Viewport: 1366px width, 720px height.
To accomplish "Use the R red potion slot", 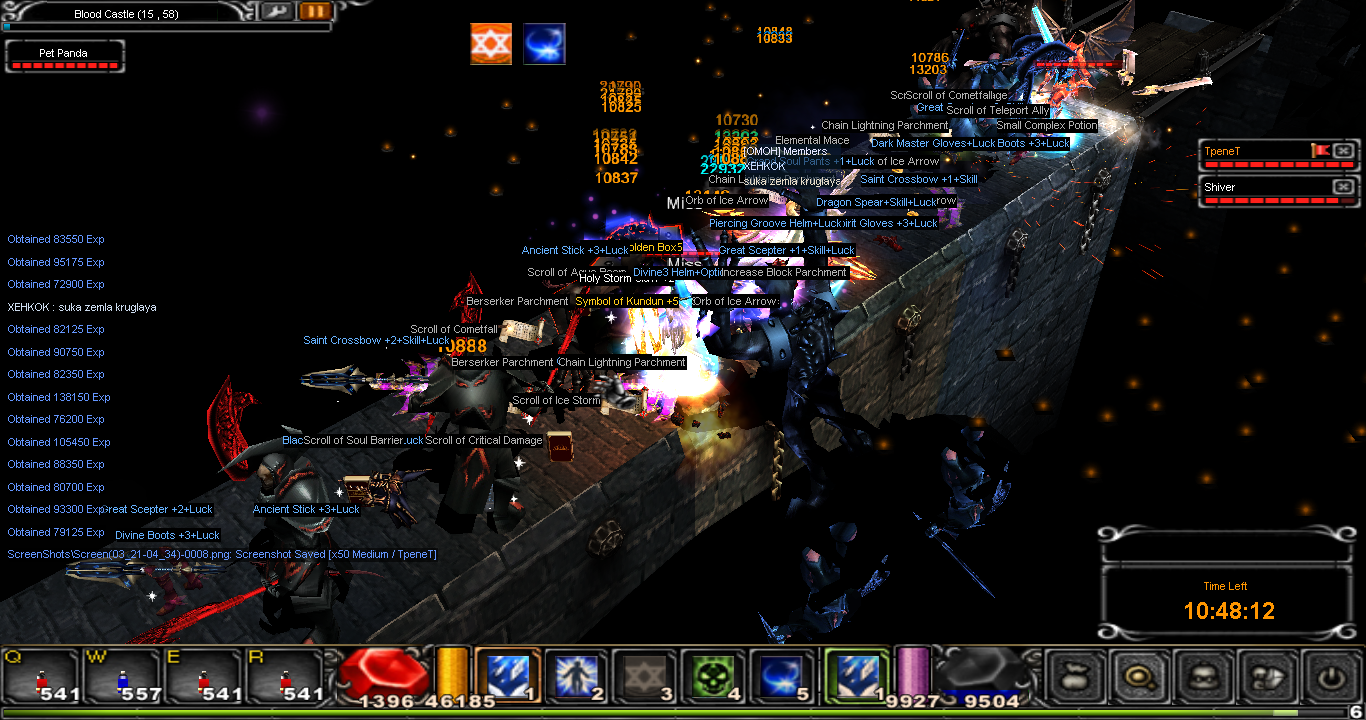I will coord(286,678).
